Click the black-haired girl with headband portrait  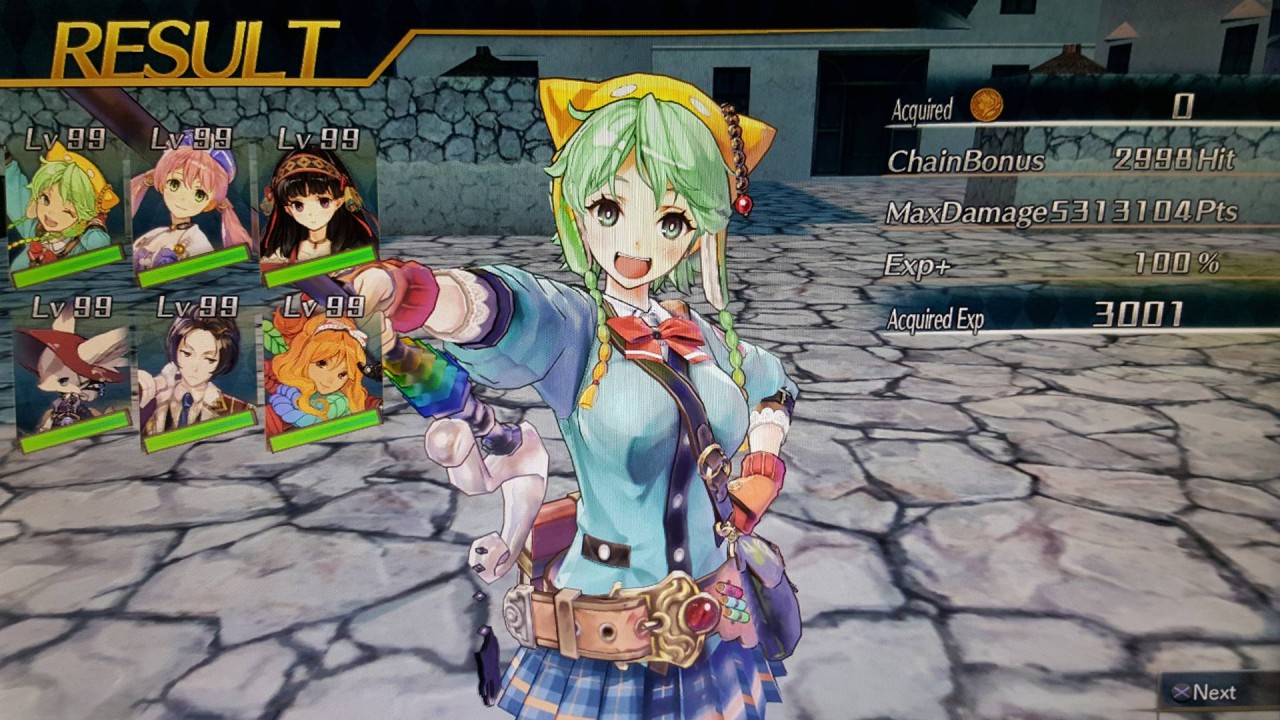coord(318,200)
